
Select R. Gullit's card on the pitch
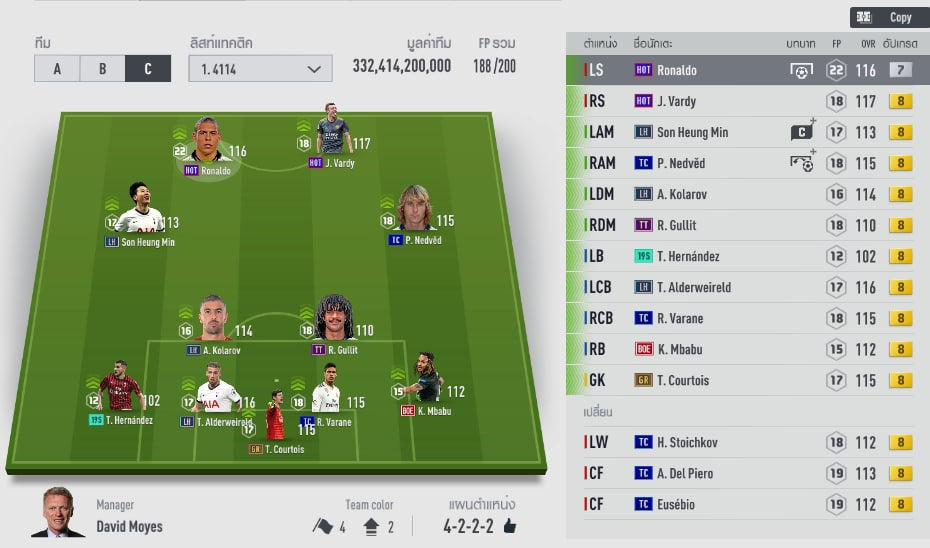coord(335,322)
